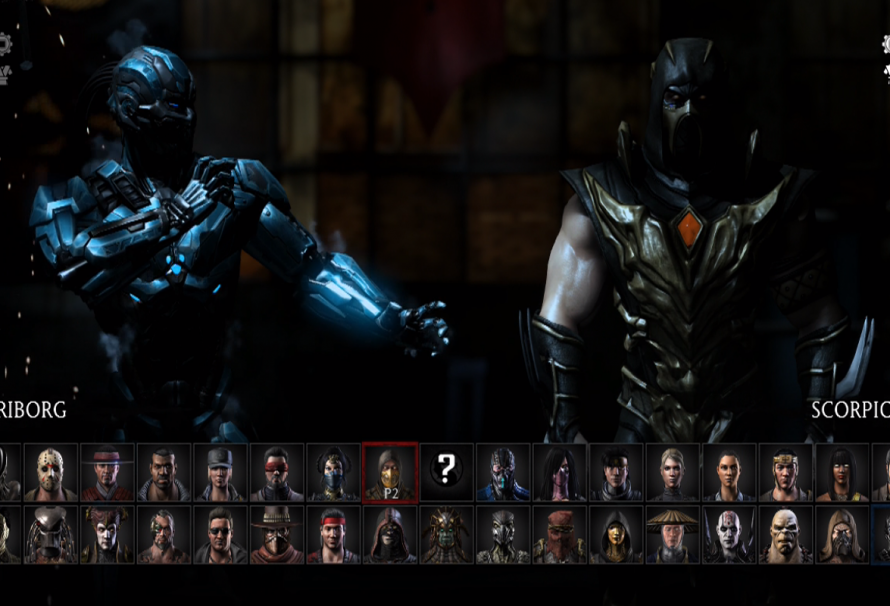
Task: Select the Predator character tile
Action: point(50,535)
